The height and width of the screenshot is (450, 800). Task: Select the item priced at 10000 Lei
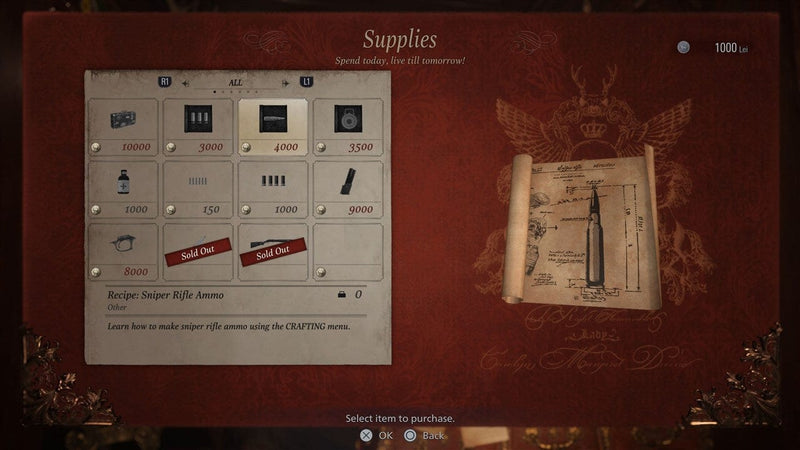point(123,127)
